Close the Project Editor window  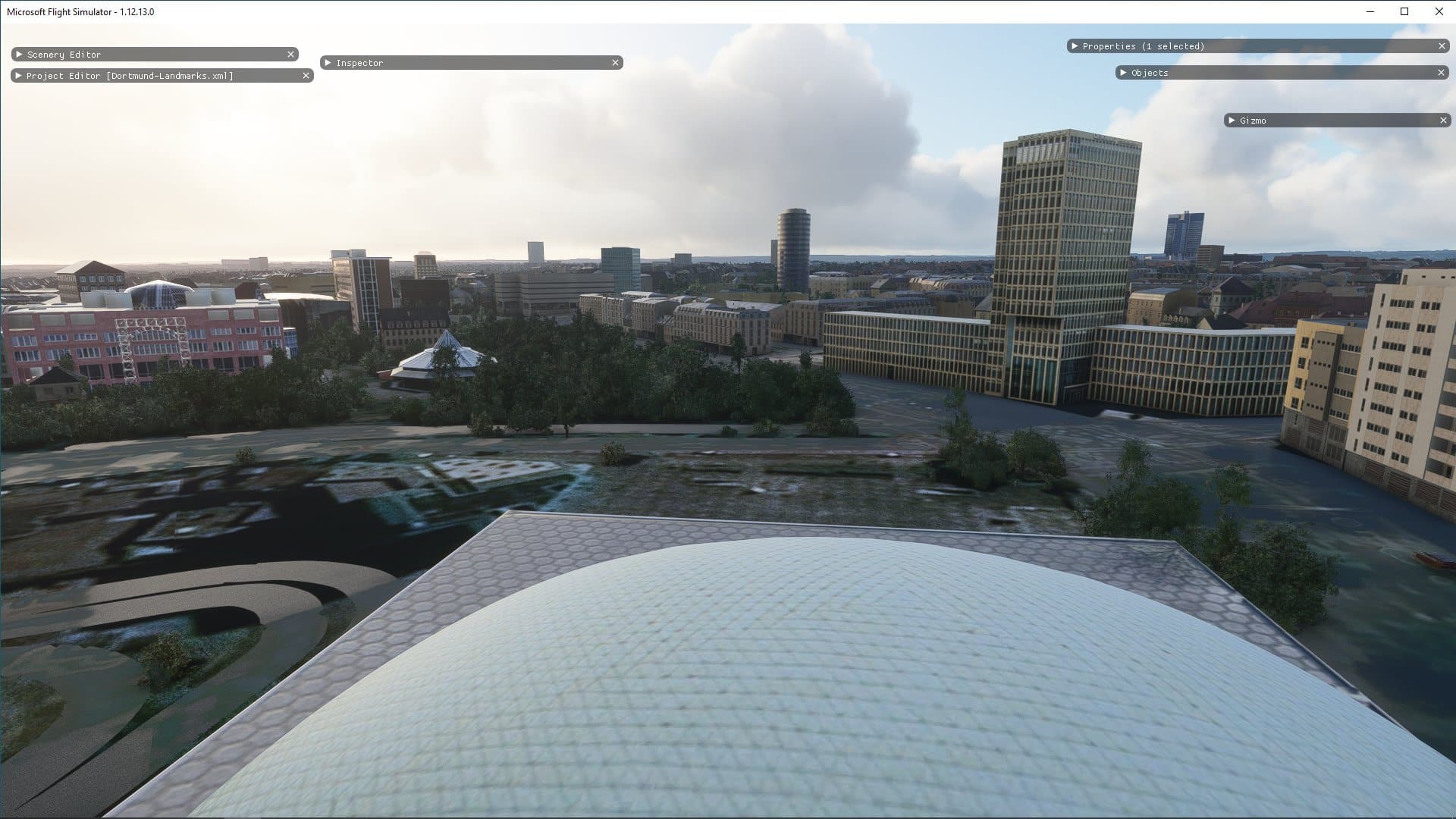coord(306,76)
